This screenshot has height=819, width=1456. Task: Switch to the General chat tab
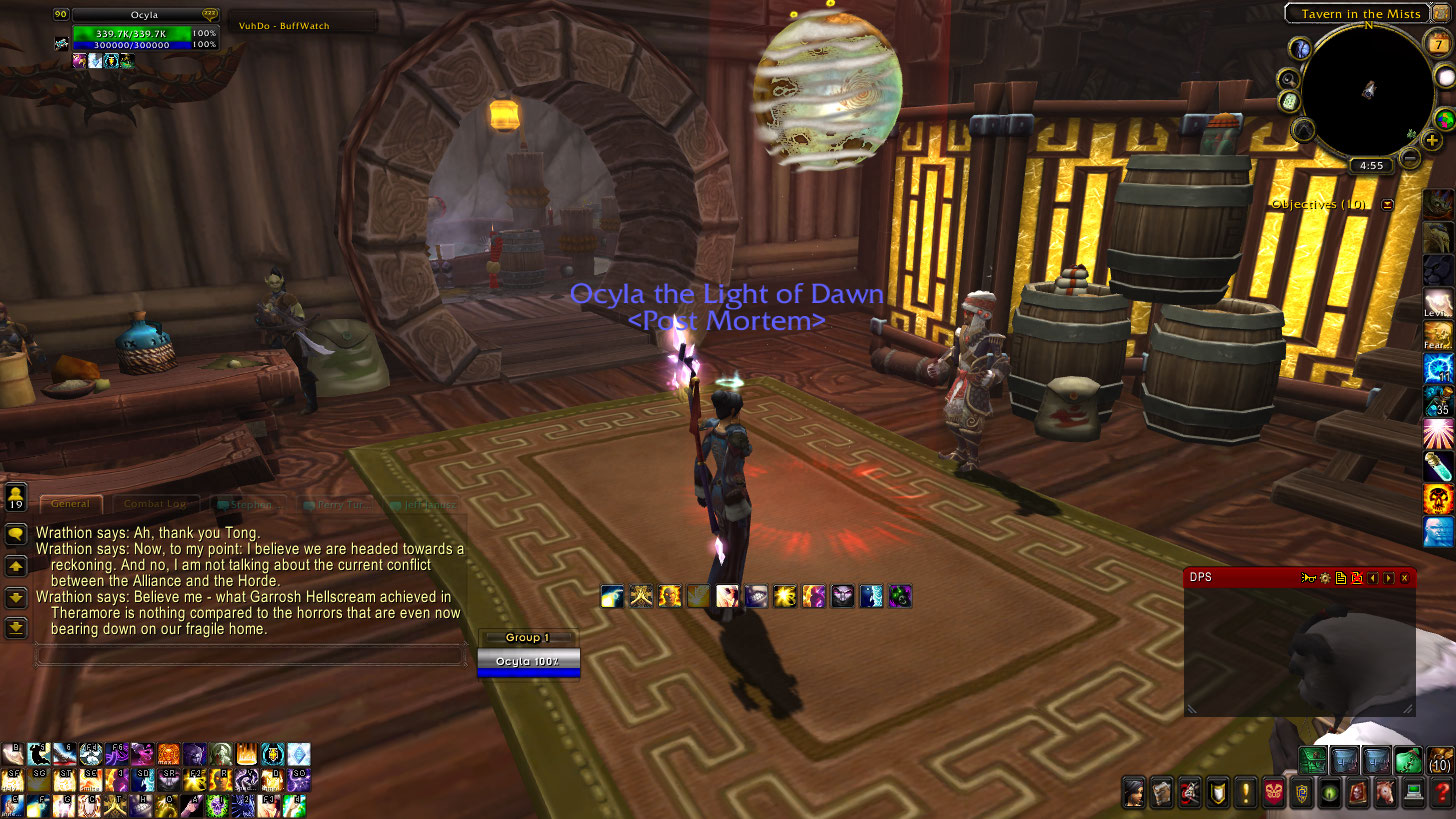(70, 504)
